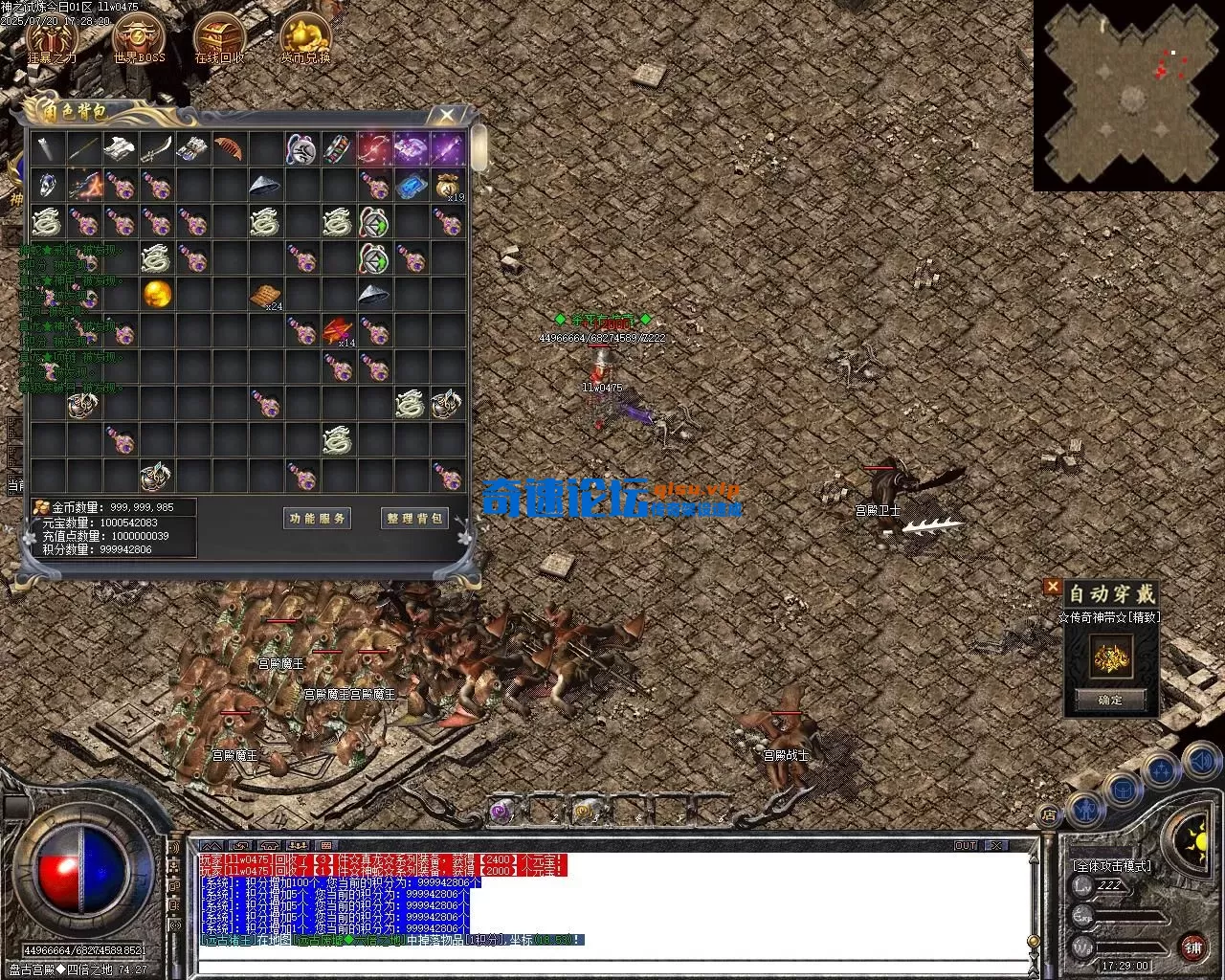Click the 功能服务 button
The width and height of the screenshot is (1225, 980).
coord(319,518)
